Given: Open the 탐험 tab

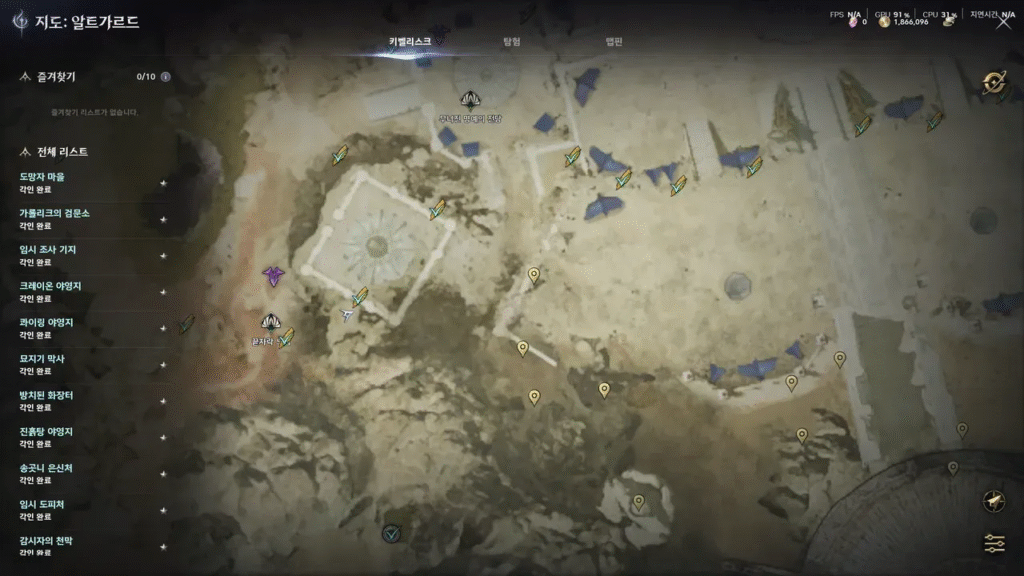Looking at the screenshot, I should pyautogui.click(x=511, y=42).
